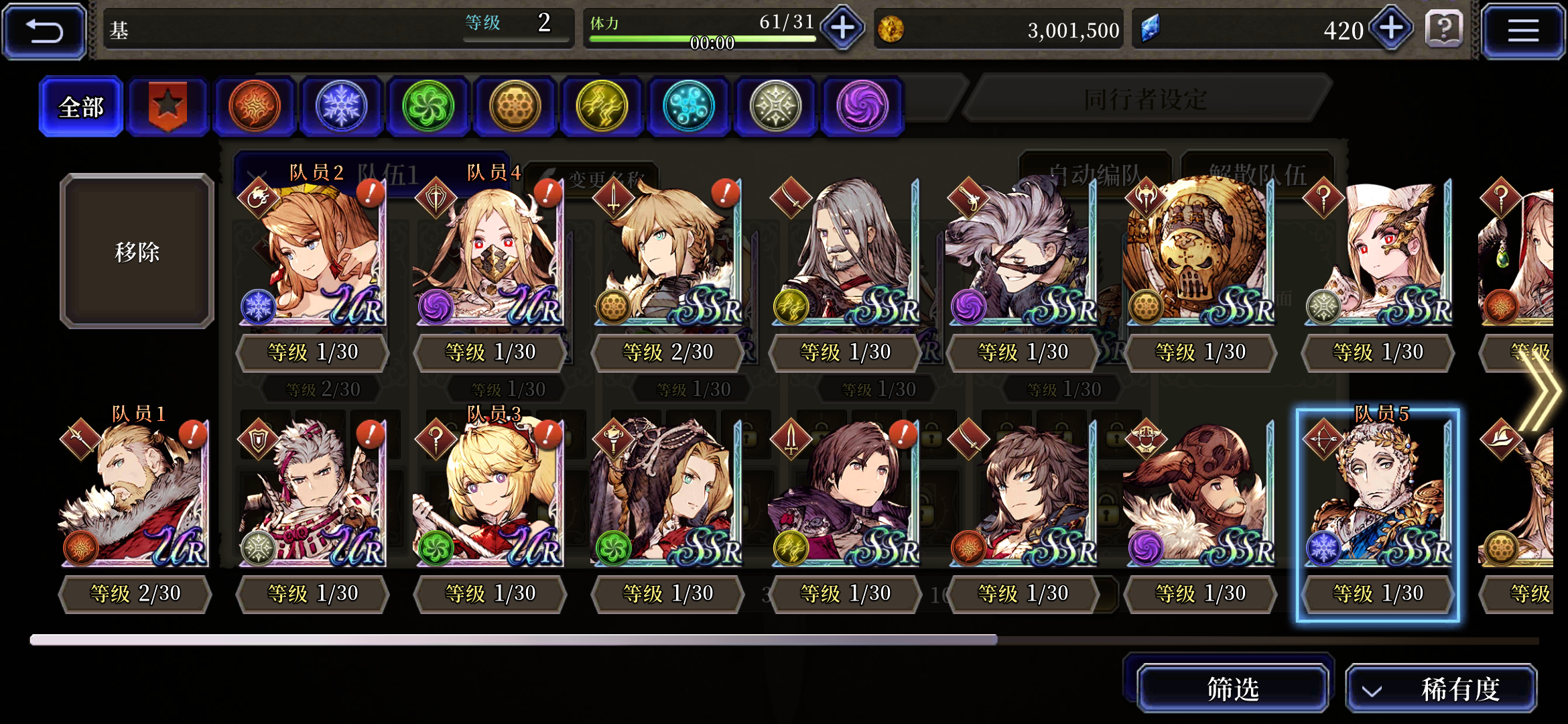Select the fire element filter icon
Viewport: 1568px width, 724px height.
click(x=255, y=106)
